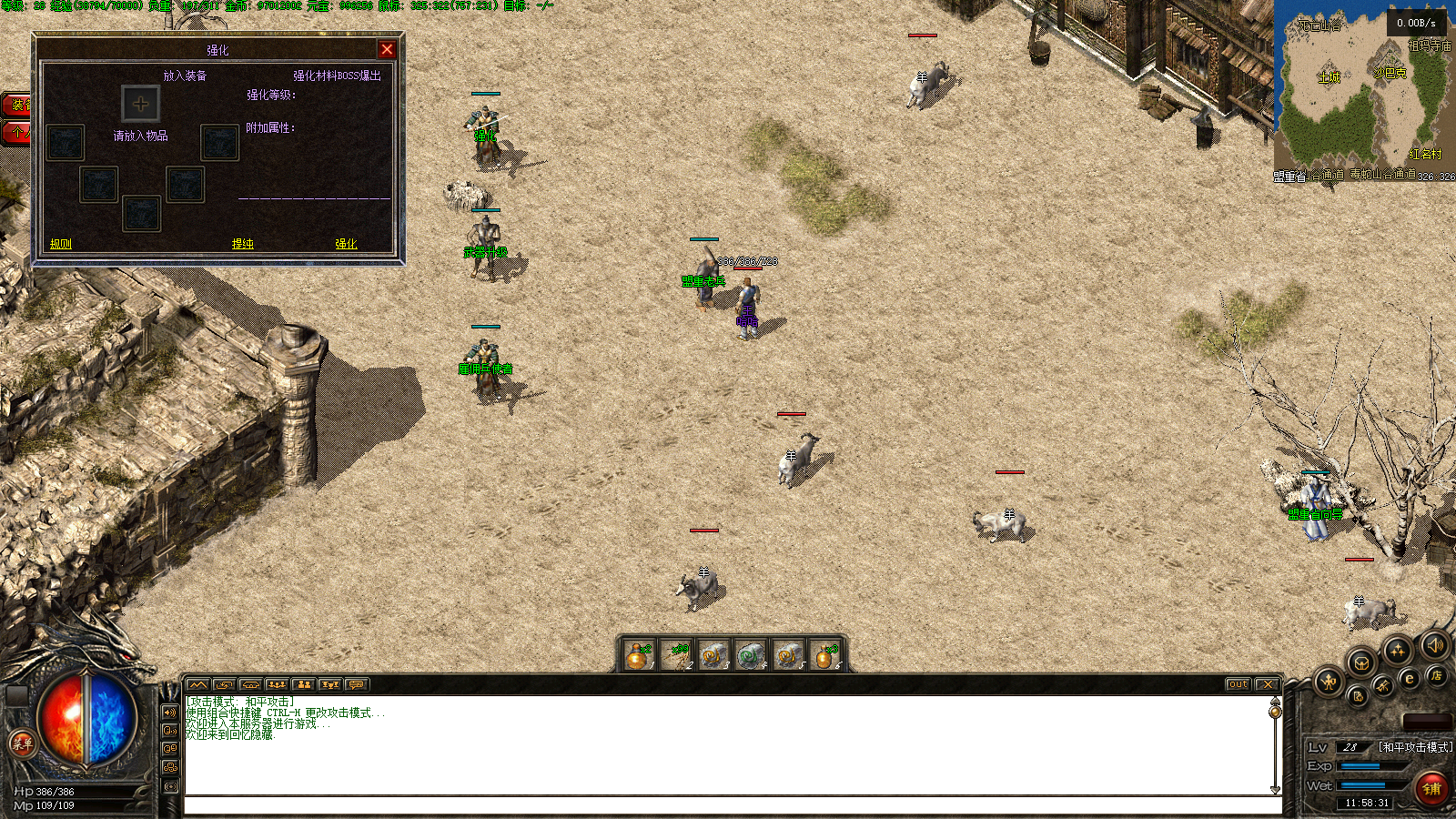Viewport: 1456px width, 819px height.
Task: Select the x99 item in hotbar slot 2
Action: (x=677, y=655)
